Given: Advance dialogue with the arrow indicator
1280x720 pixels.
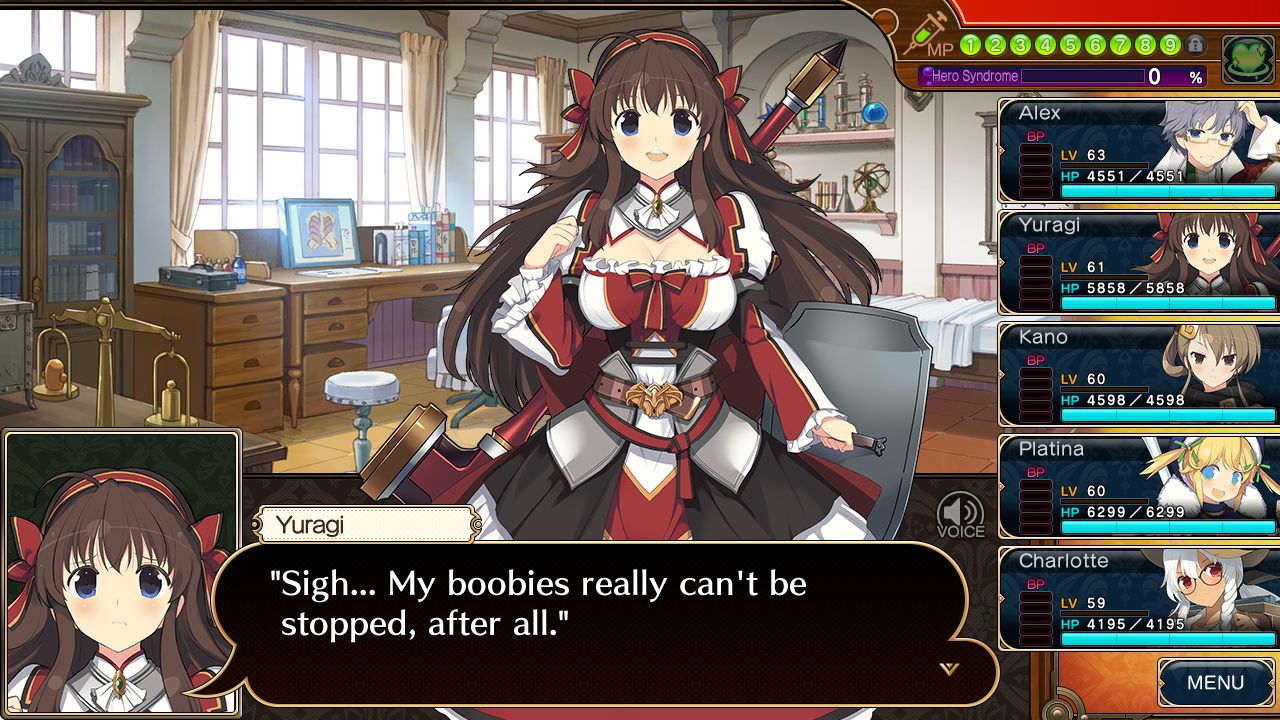Looking at the screenshot, I should (949, 668).
